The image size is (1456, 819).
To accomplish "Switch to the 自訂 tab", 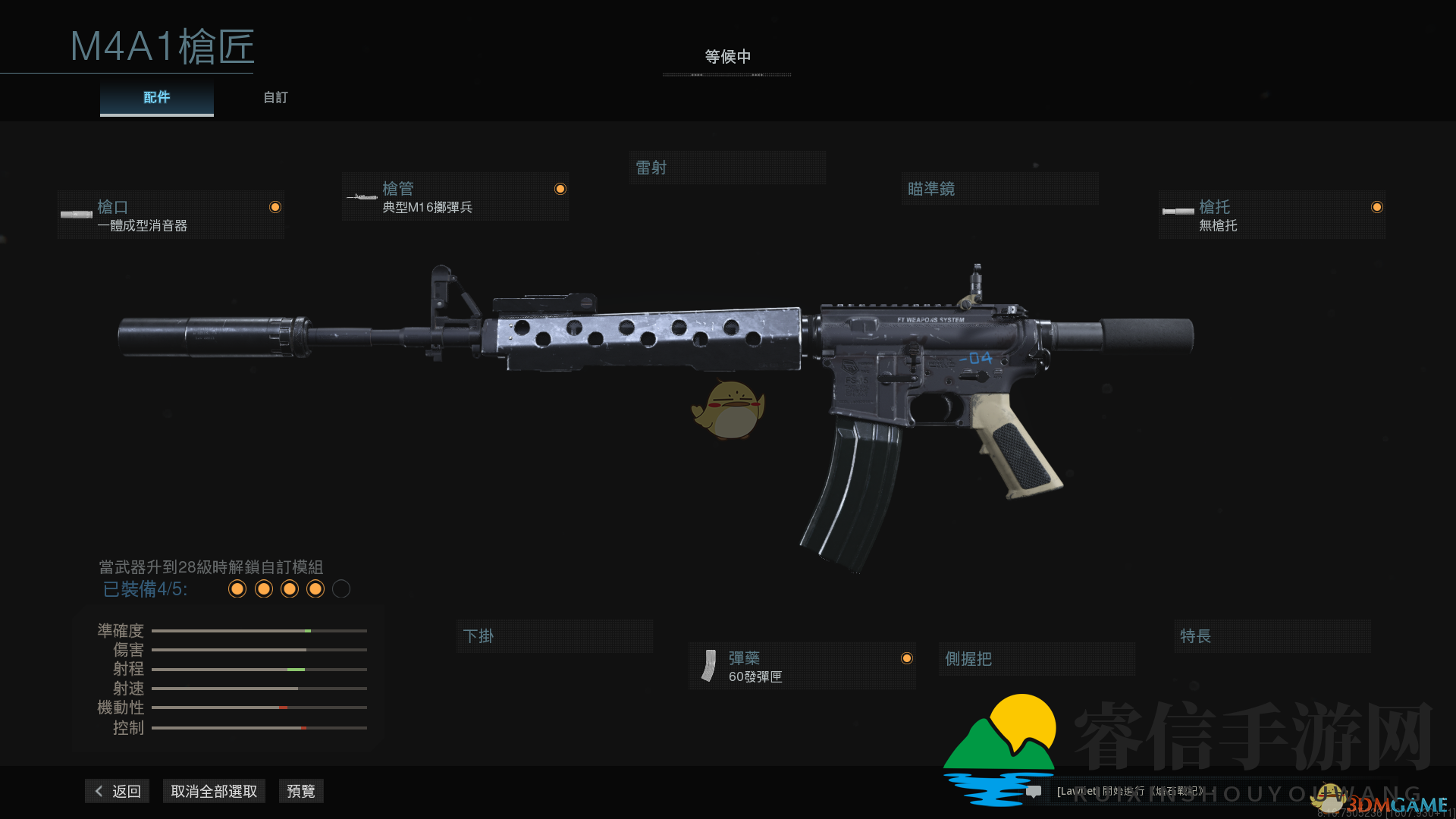I will pyautogui.click(x=275, y=97).
